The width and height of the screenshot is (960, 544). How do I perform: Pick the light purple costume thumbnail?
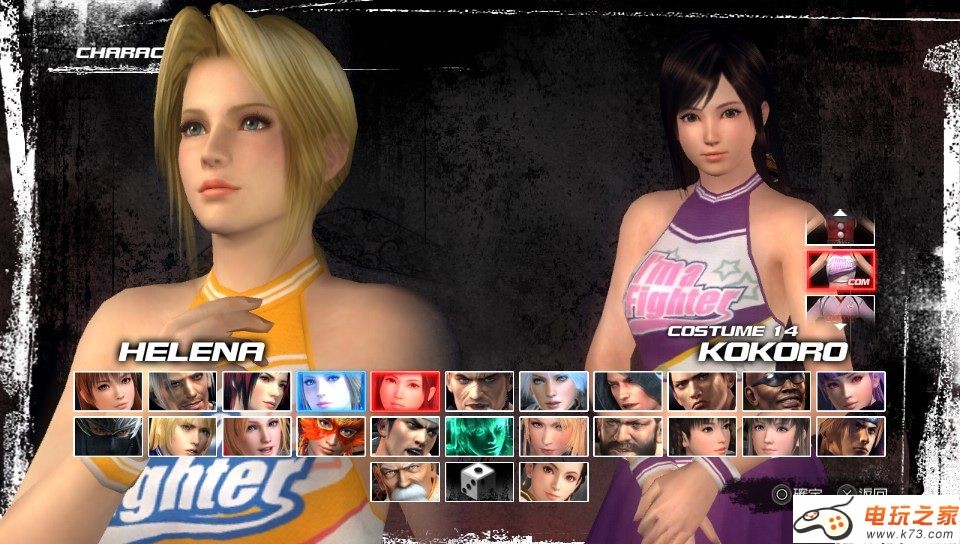(x=840, y=307)
